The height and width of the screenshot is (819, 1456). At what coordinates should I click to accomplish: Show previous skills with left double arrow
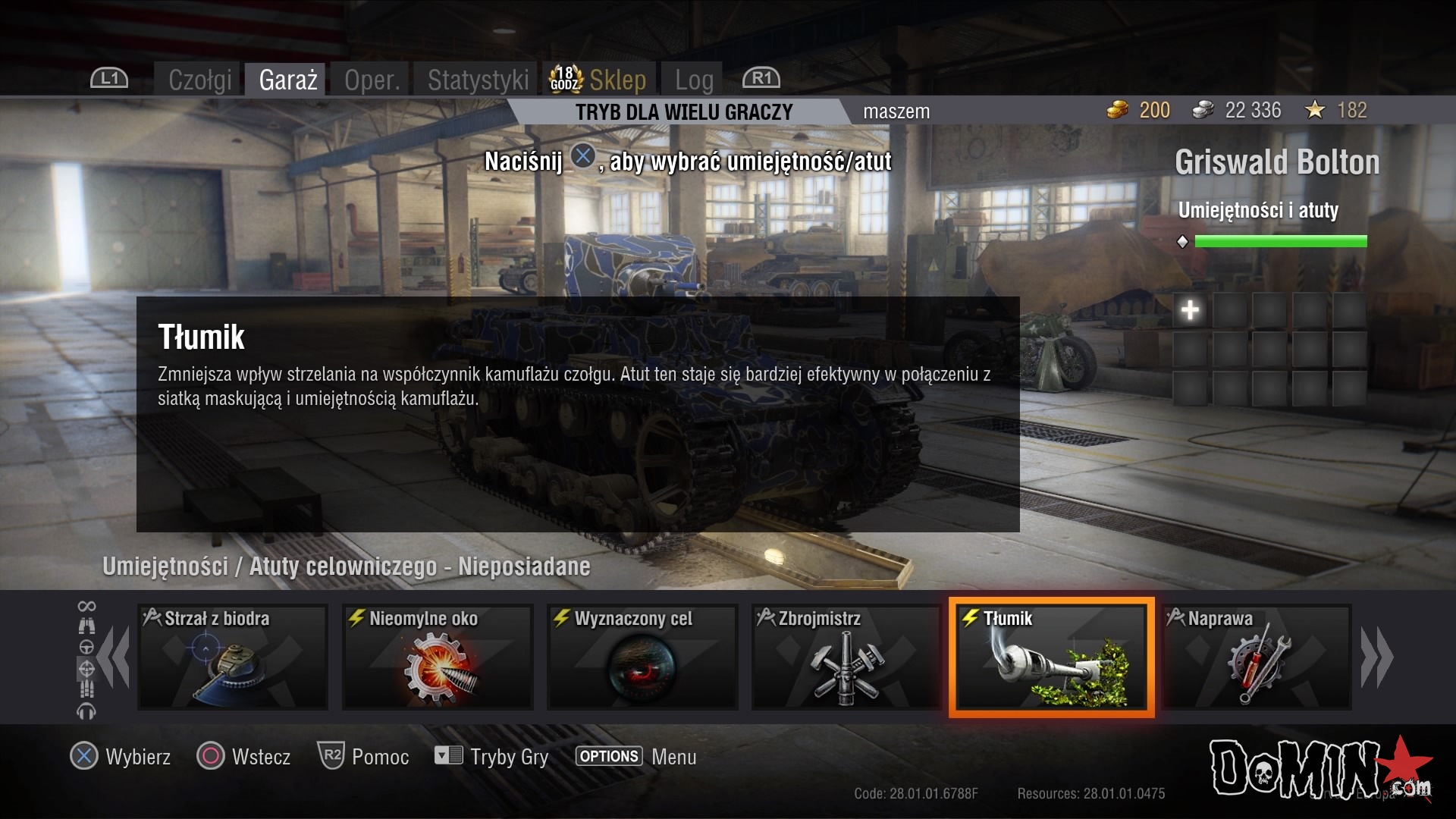coord(115,657)
